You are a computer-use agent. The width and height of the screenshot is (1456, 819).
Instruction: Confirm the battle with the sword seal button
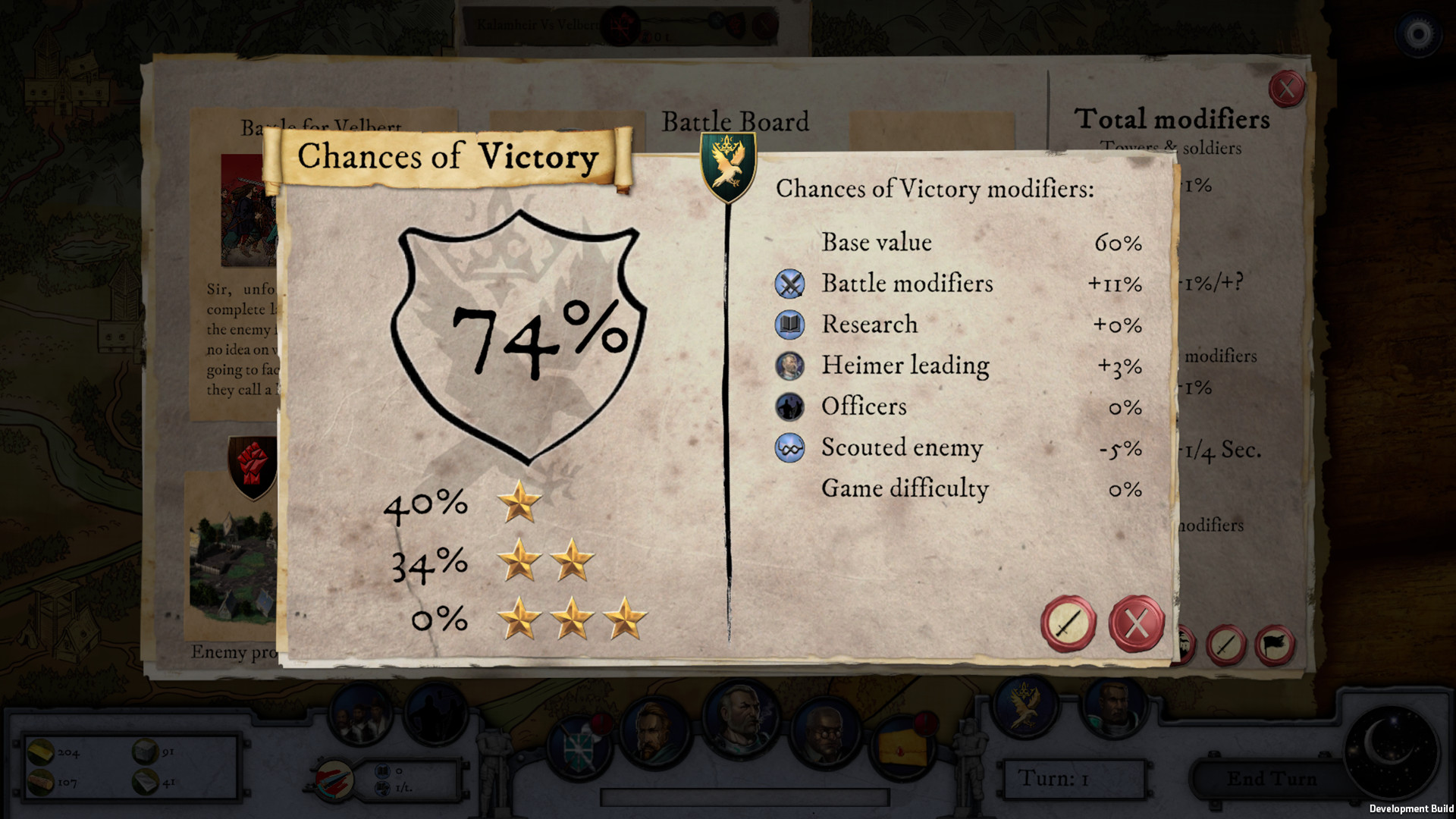[1068, 623]
